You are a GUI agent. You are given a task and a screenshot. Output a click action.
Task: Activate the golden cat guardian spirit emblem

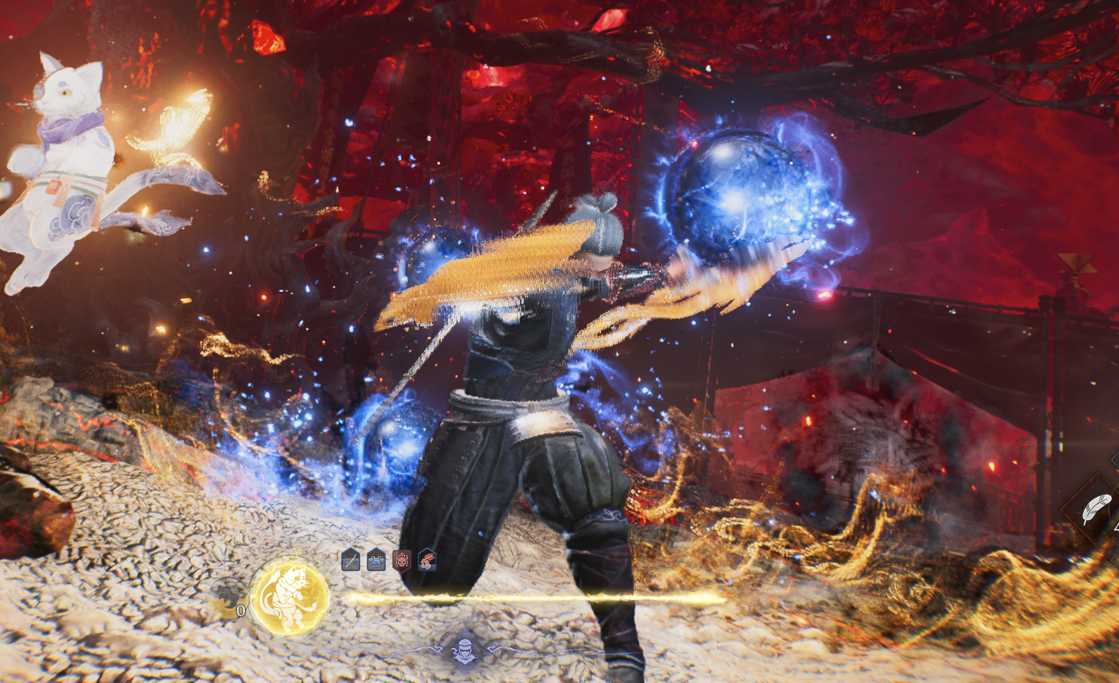click(289, 597)
